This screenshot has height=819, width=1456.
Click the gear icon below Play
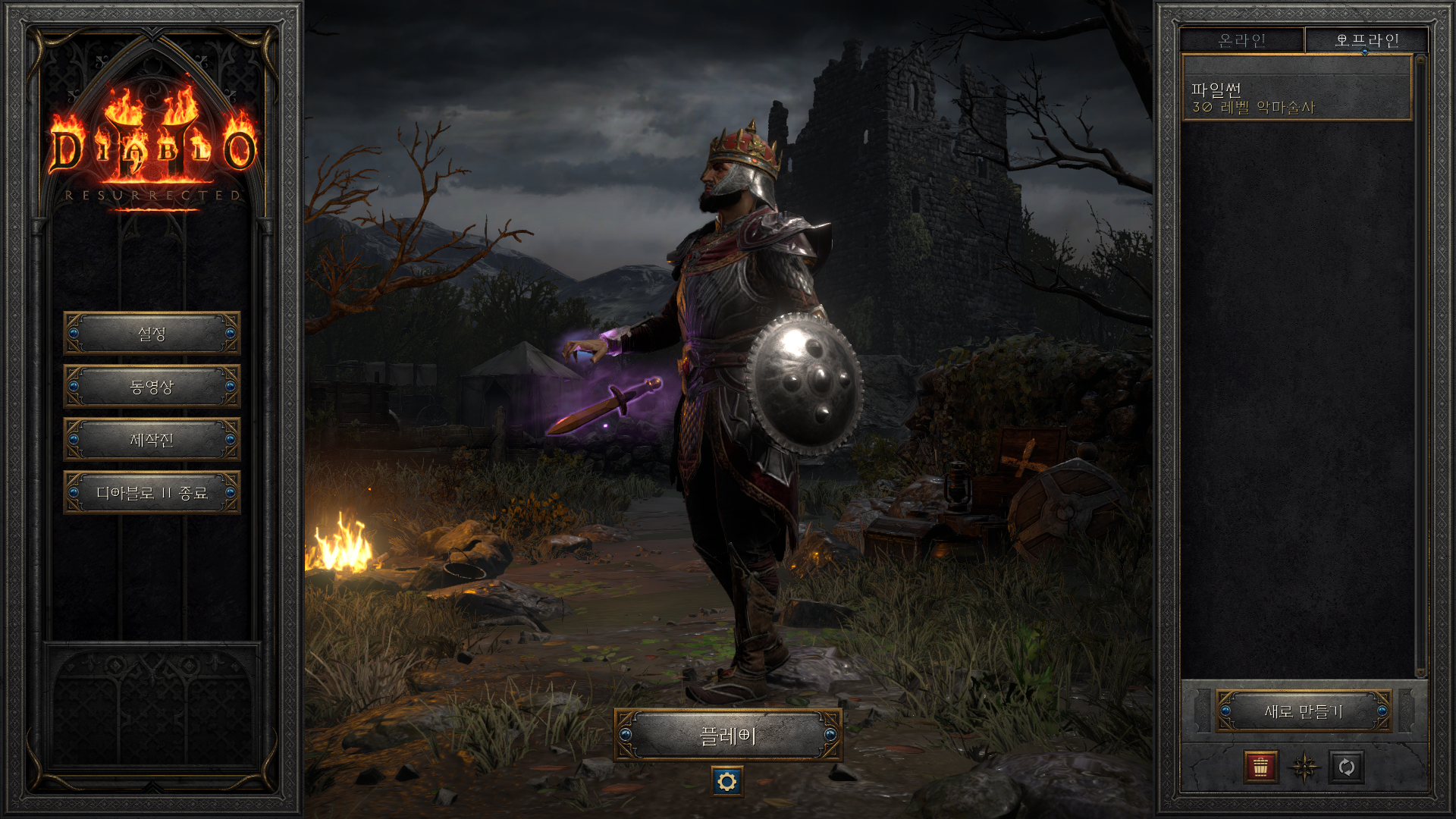click(727, 781)
